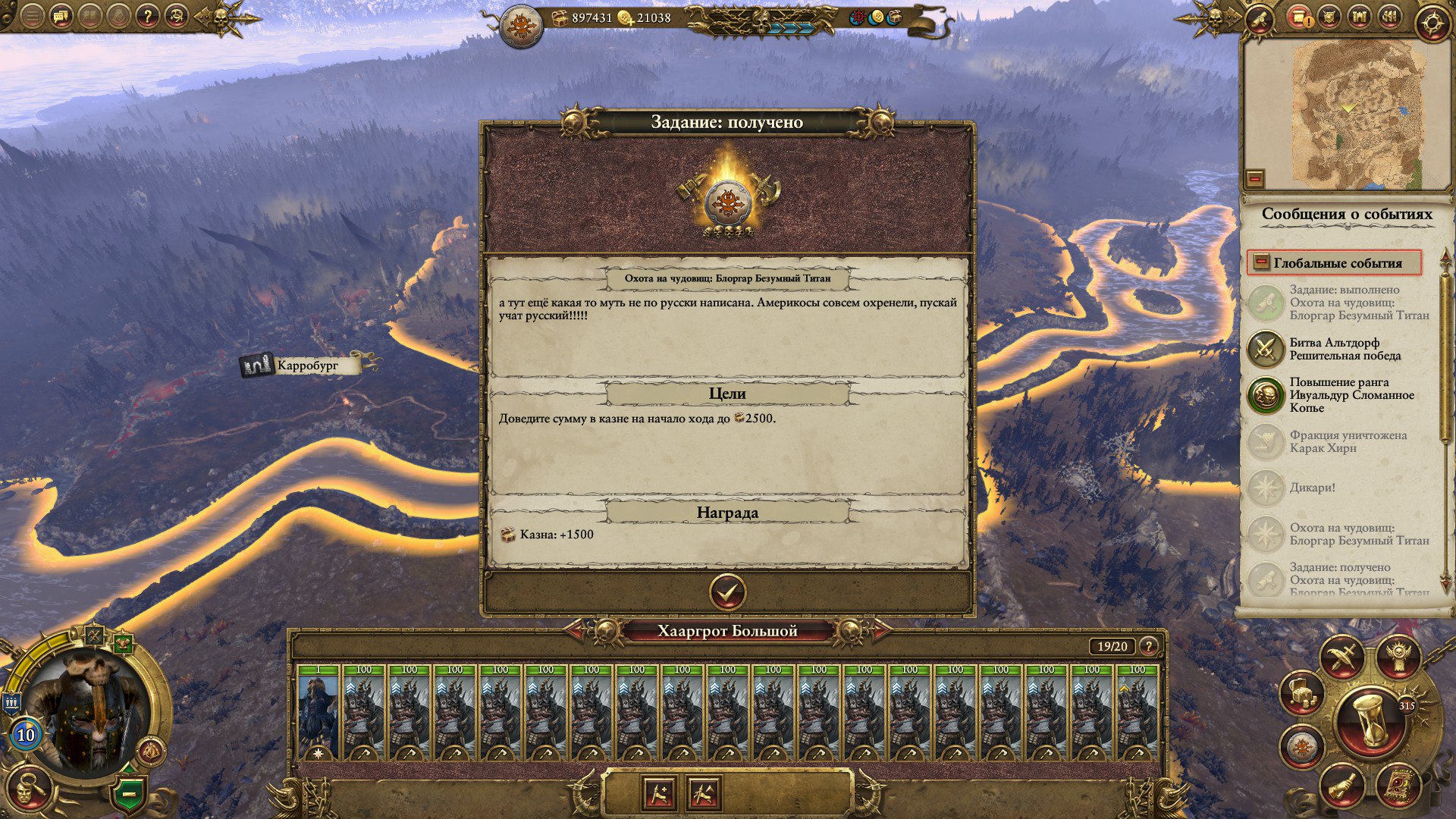Click the recruit units button below the army
Image resolution: width=1456 pixels, height=819 pixels.
tap(659, 794)
